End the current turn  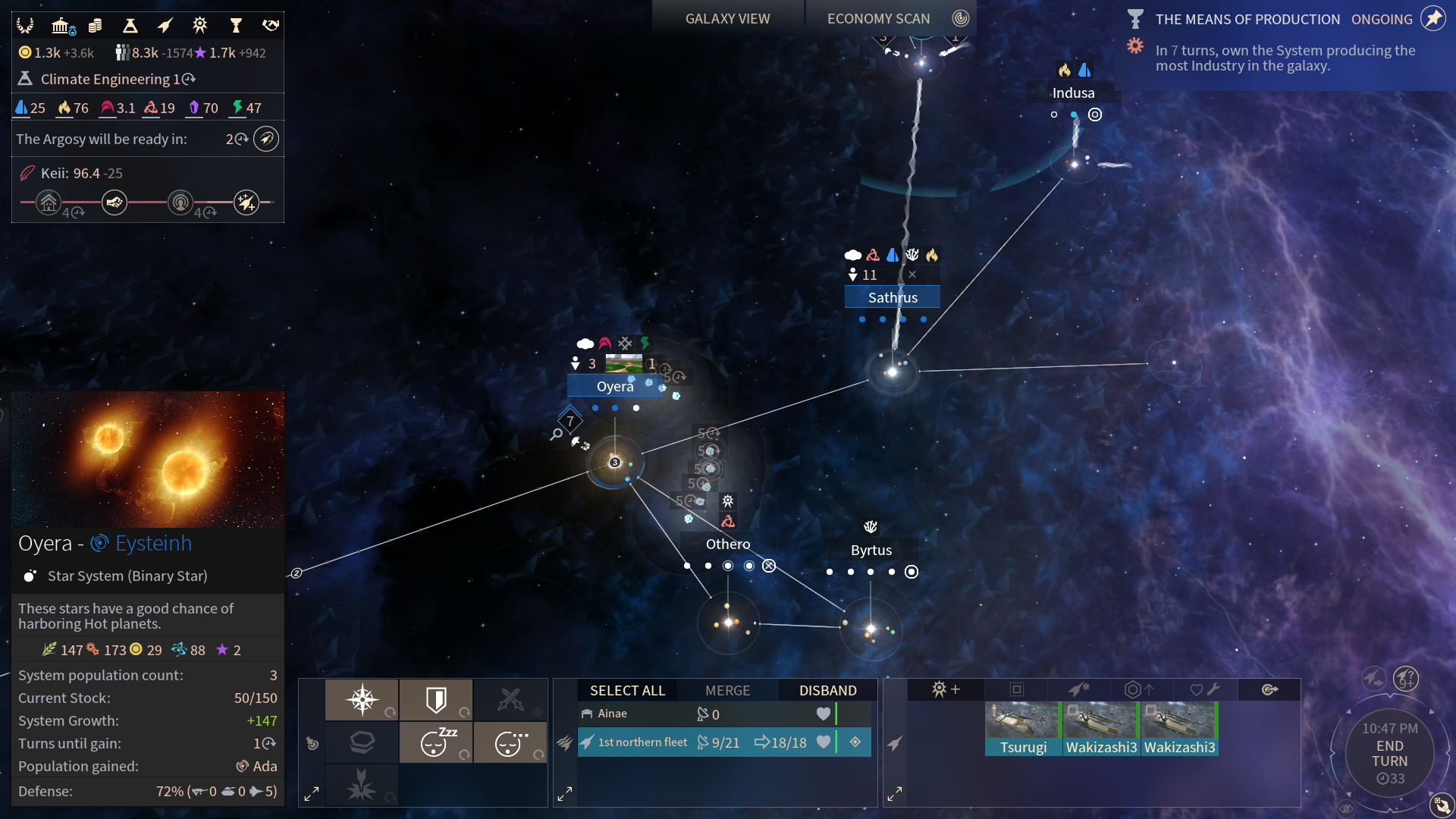[x=1389, y=754]
